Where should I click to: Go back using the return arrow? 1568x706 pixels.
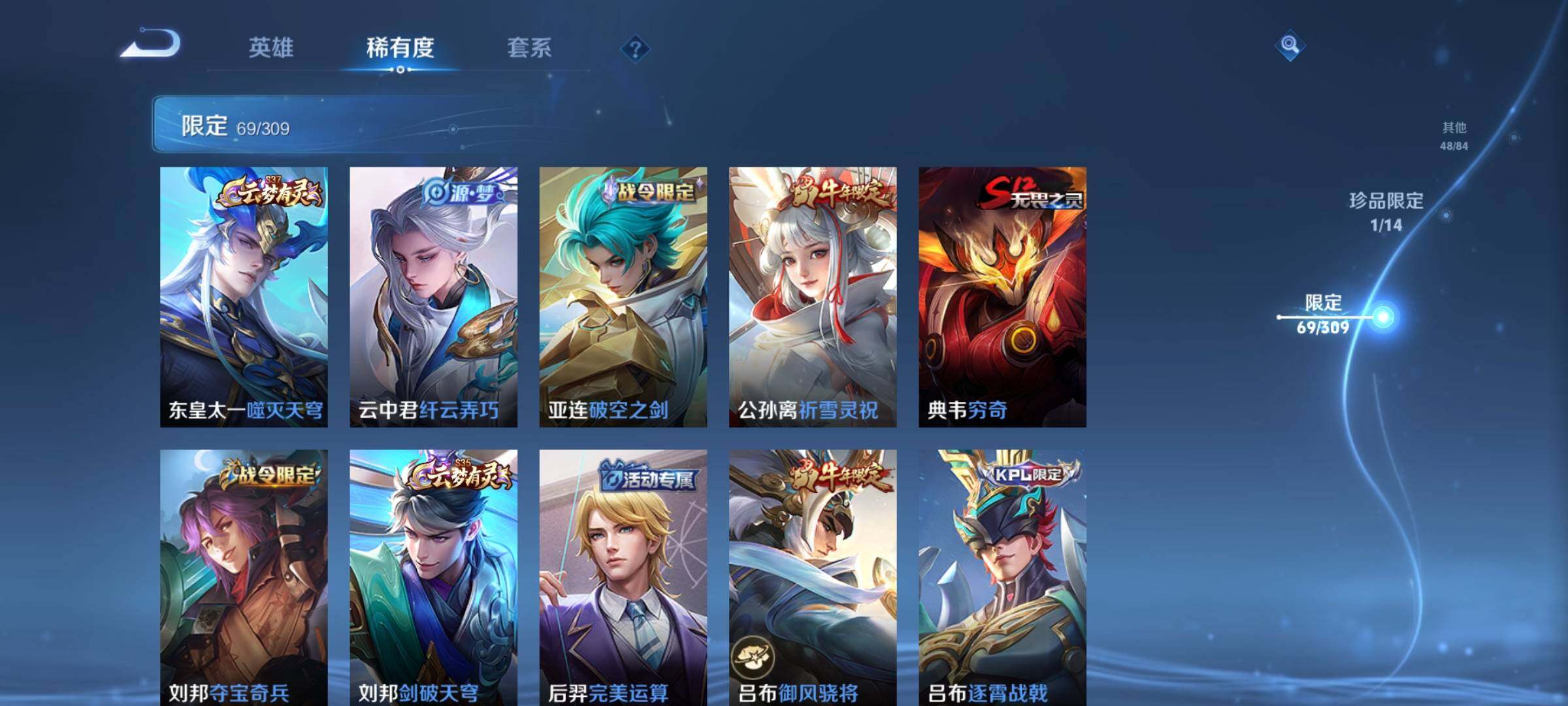(150, 44)
